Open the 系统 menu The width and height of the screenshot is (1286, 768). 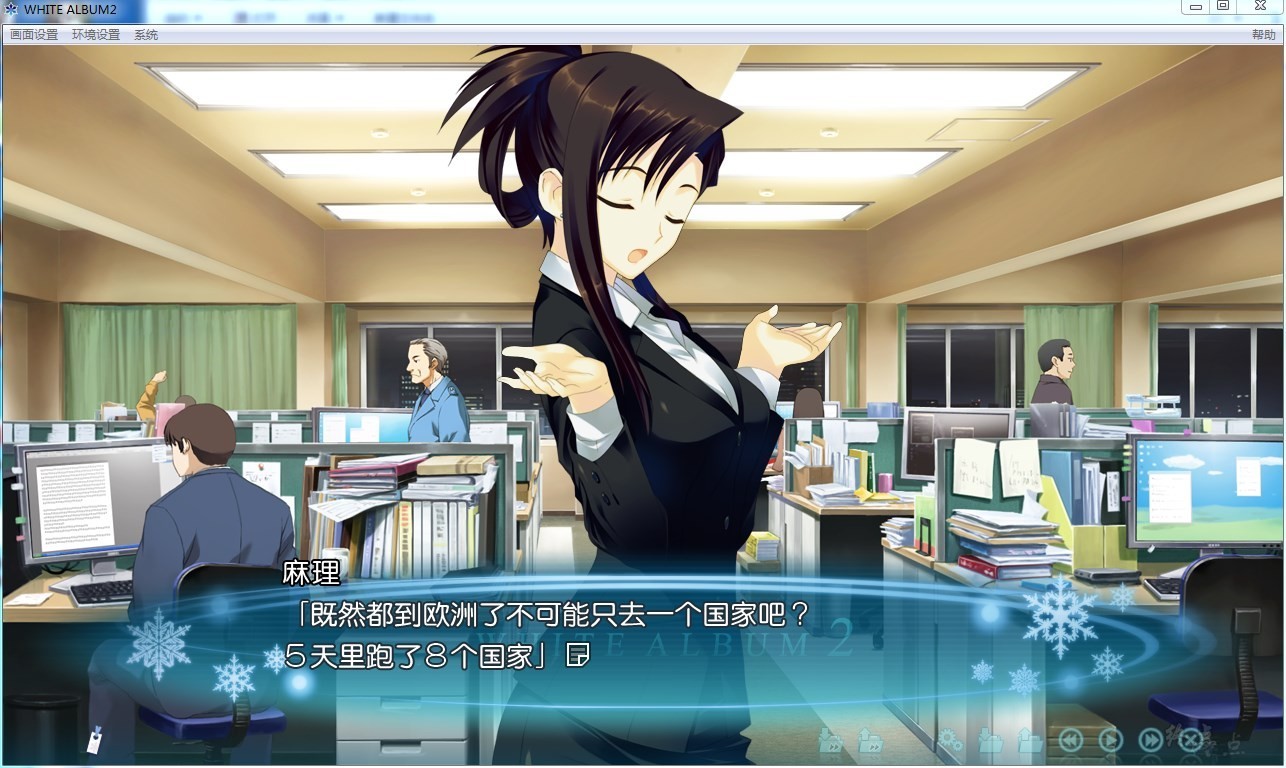(146, 35)
